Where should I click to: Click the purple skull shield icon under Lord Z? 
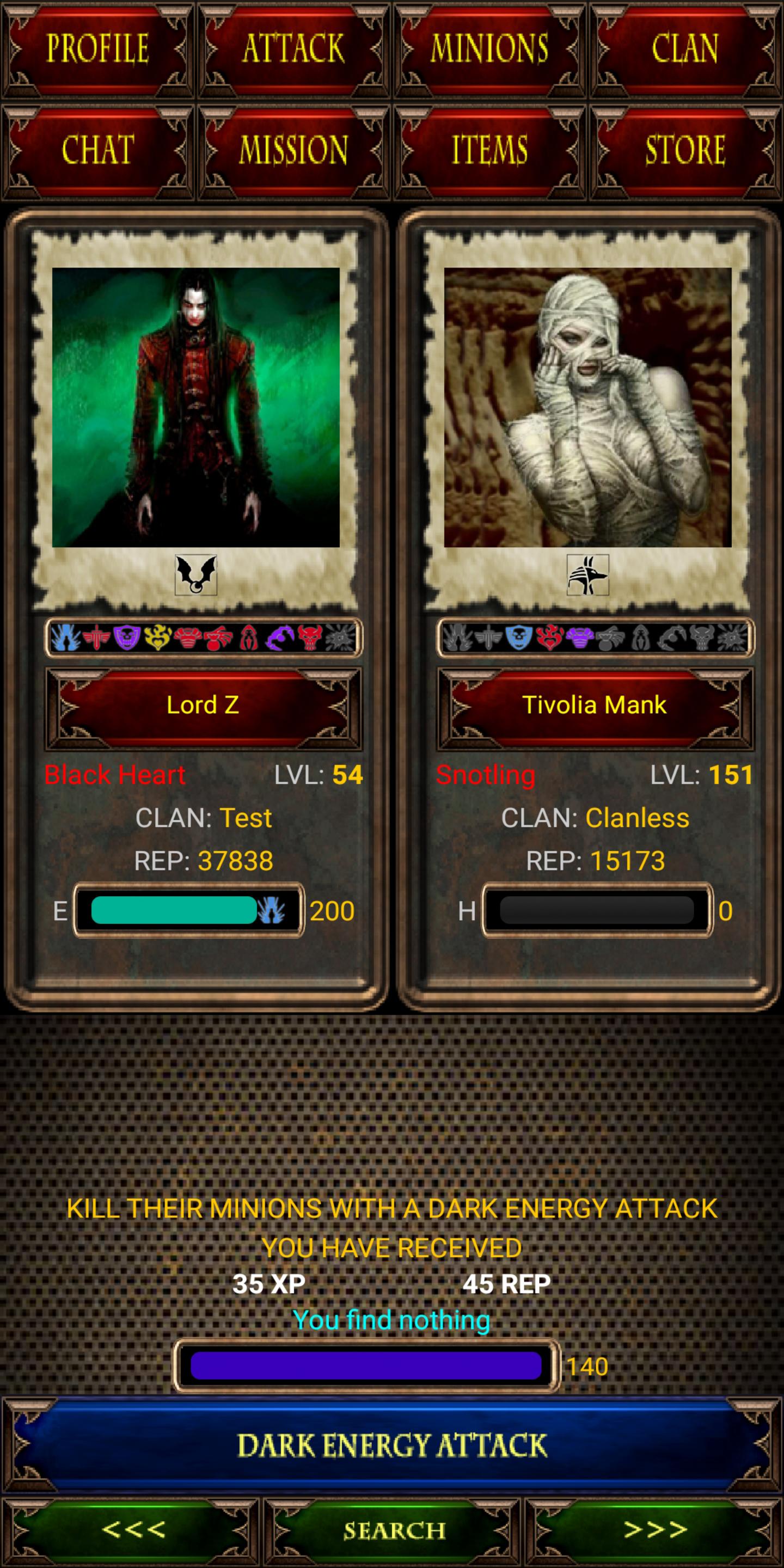[x=128, y=638]
